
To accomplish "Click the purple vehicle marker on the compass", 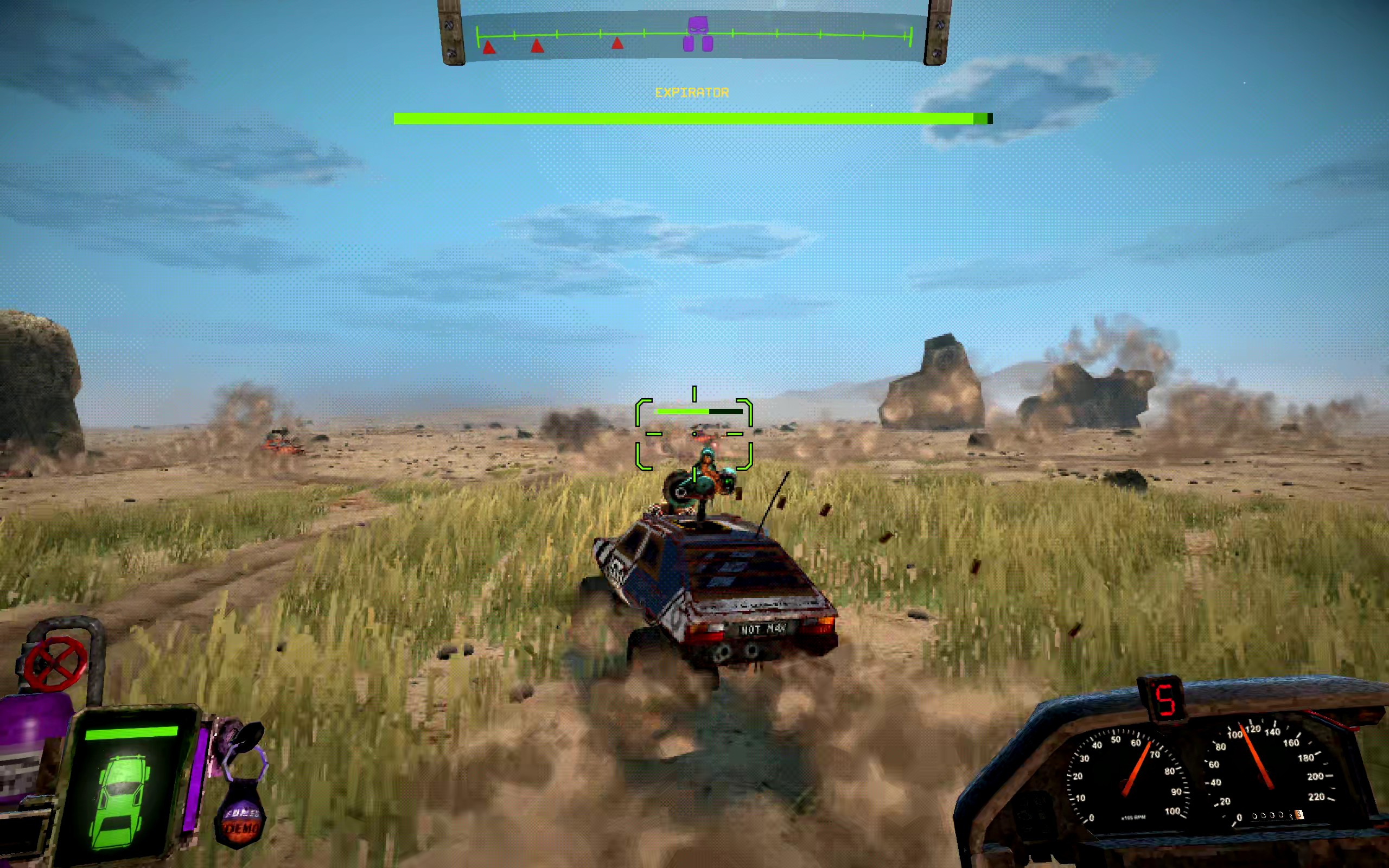I will pyautogui.click(x=698, y=34).
